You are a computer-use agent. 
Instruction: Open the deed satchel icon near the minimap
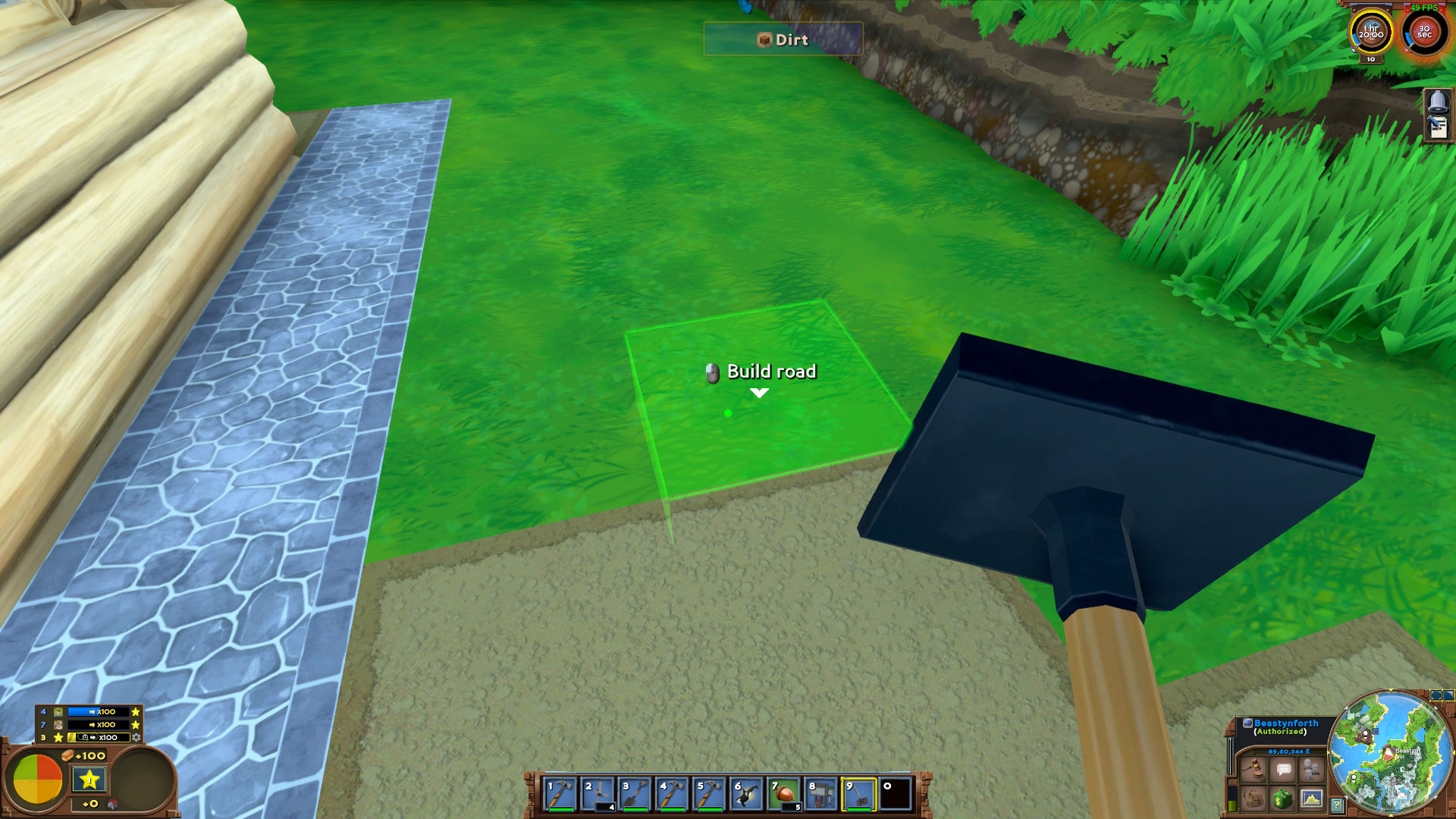1252,800
